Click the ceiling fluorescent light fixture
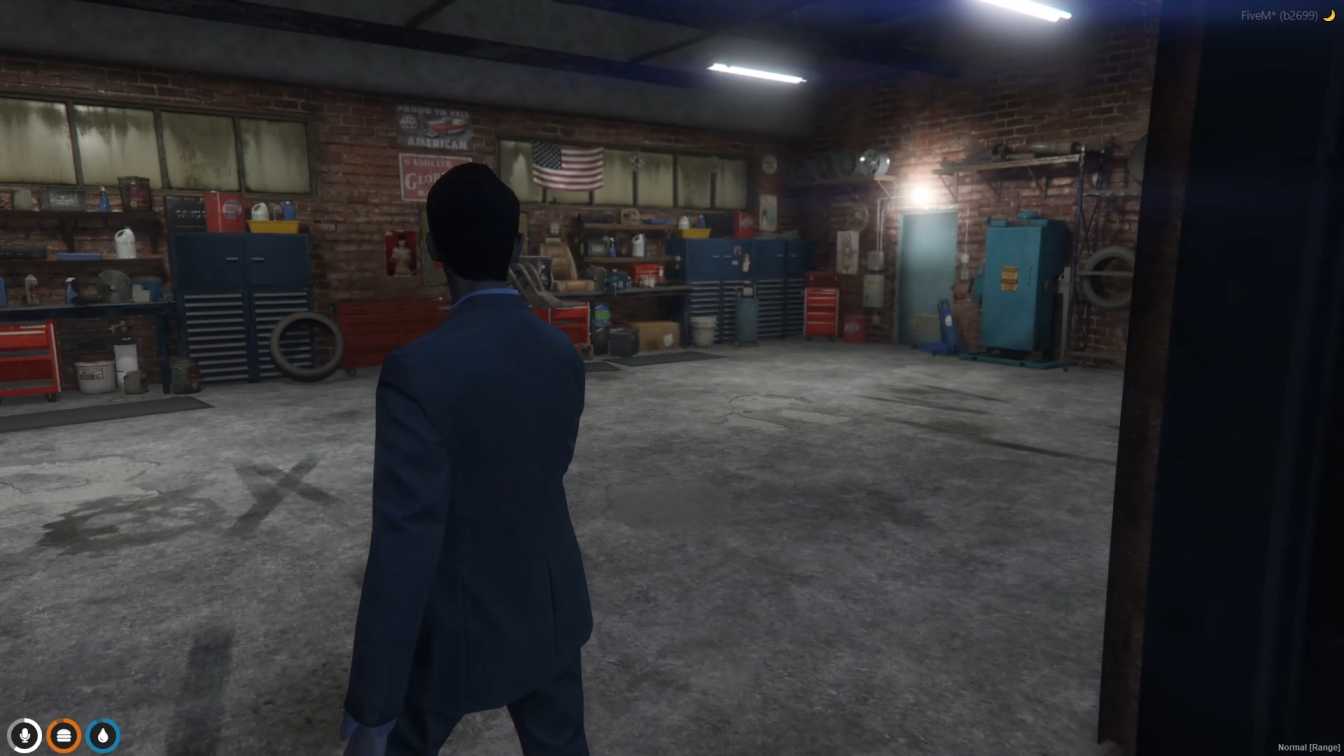The height and width of the screenshot is (756, 1344). coord(755,70)
